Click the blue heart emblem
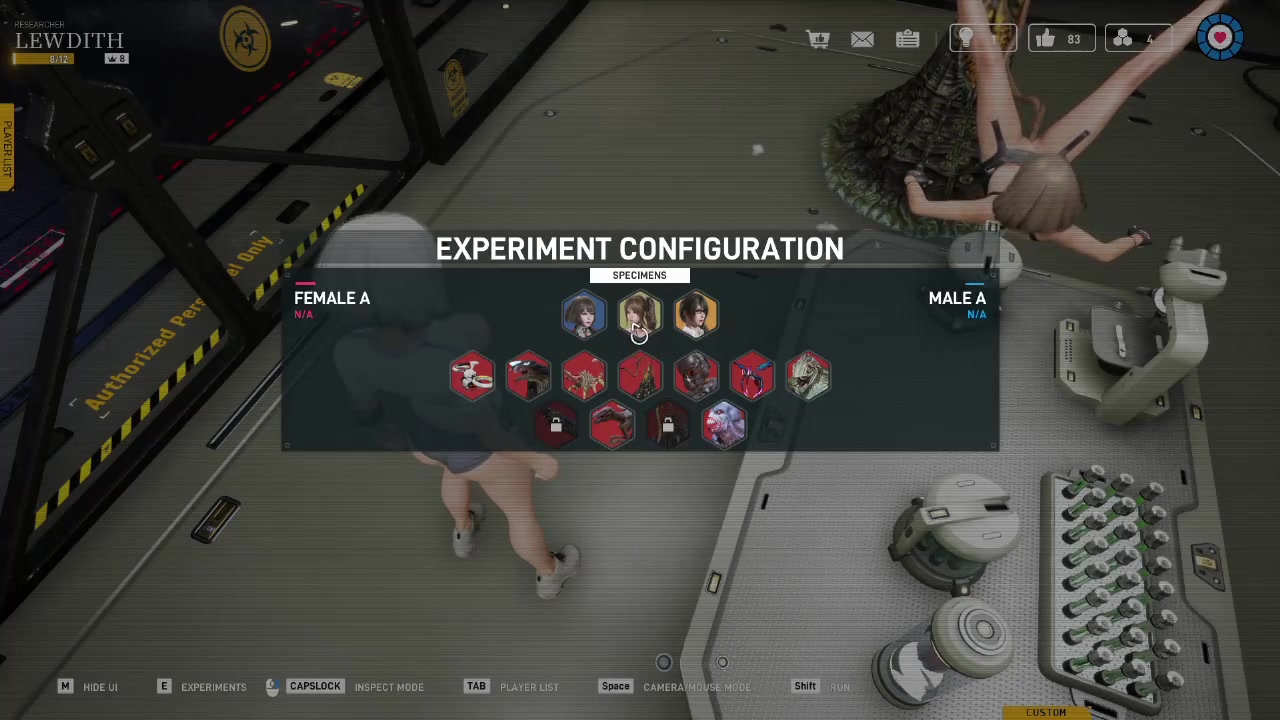This screenshot has width=1280, height=720. tap(1220, 38)
